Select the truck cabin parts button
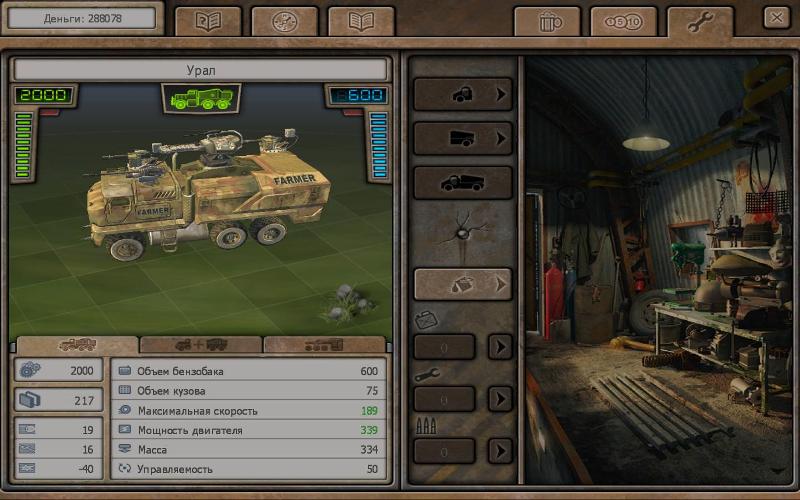 [463, 95]
